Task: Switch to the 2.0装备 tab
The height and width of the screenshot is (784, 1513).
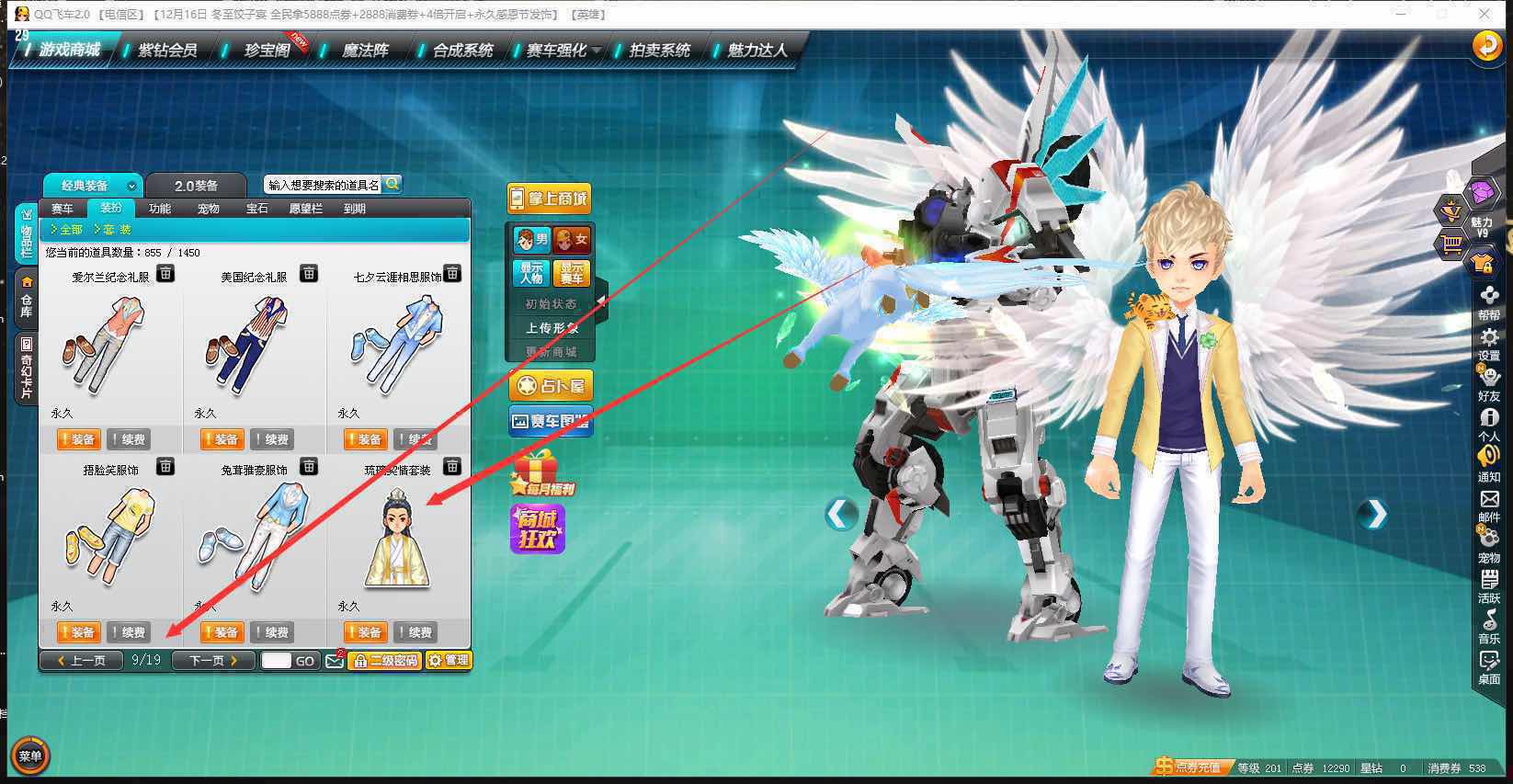Action: 196,186
